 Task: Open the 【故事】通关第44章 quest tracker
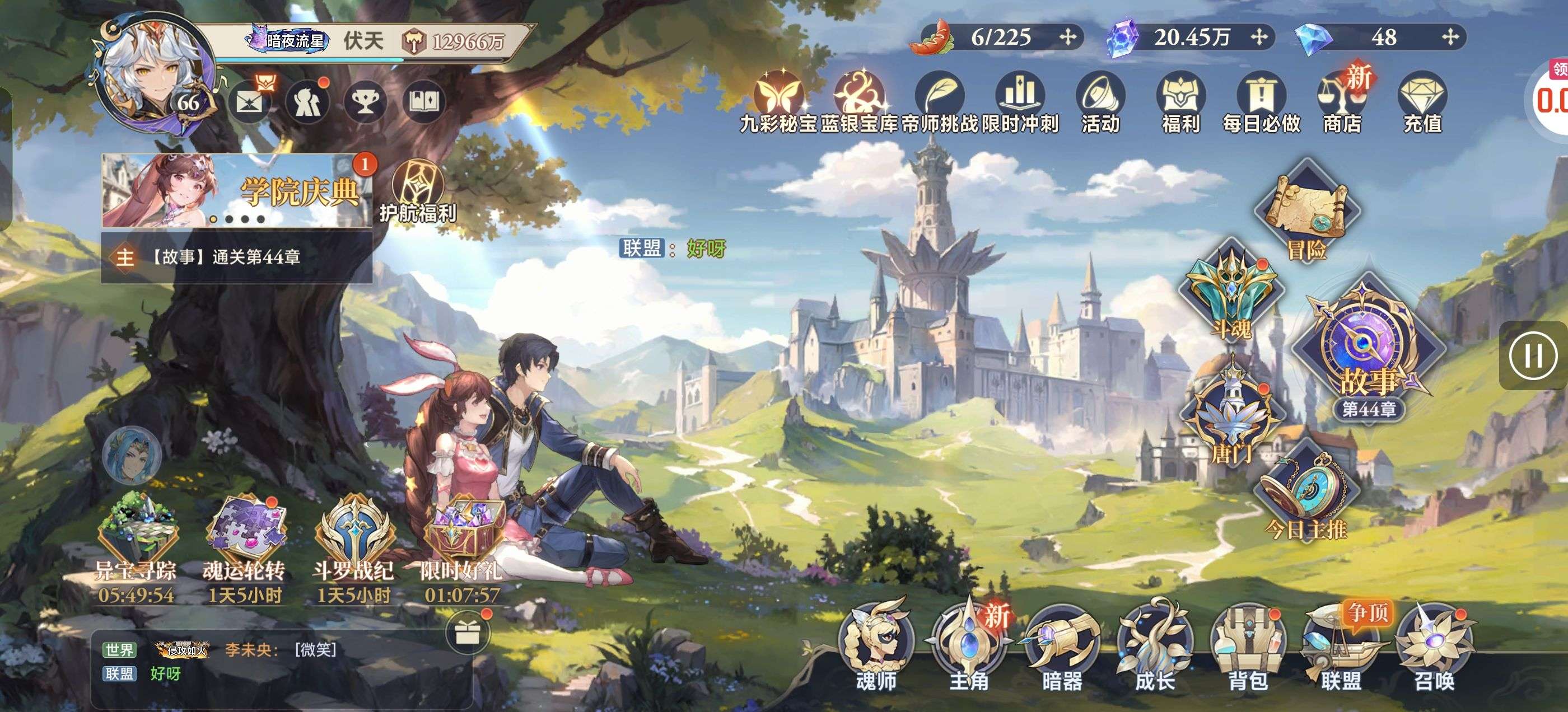tap(237, 257)
